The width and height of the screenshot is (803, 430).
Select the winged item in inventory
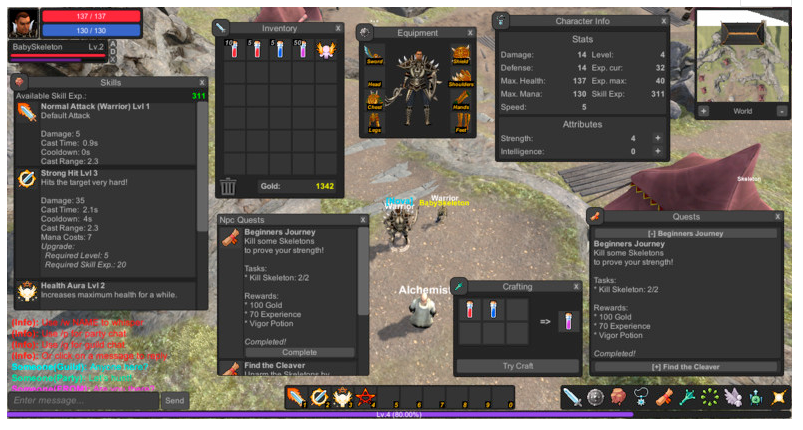pyautogui.click(x=326, y=50)
